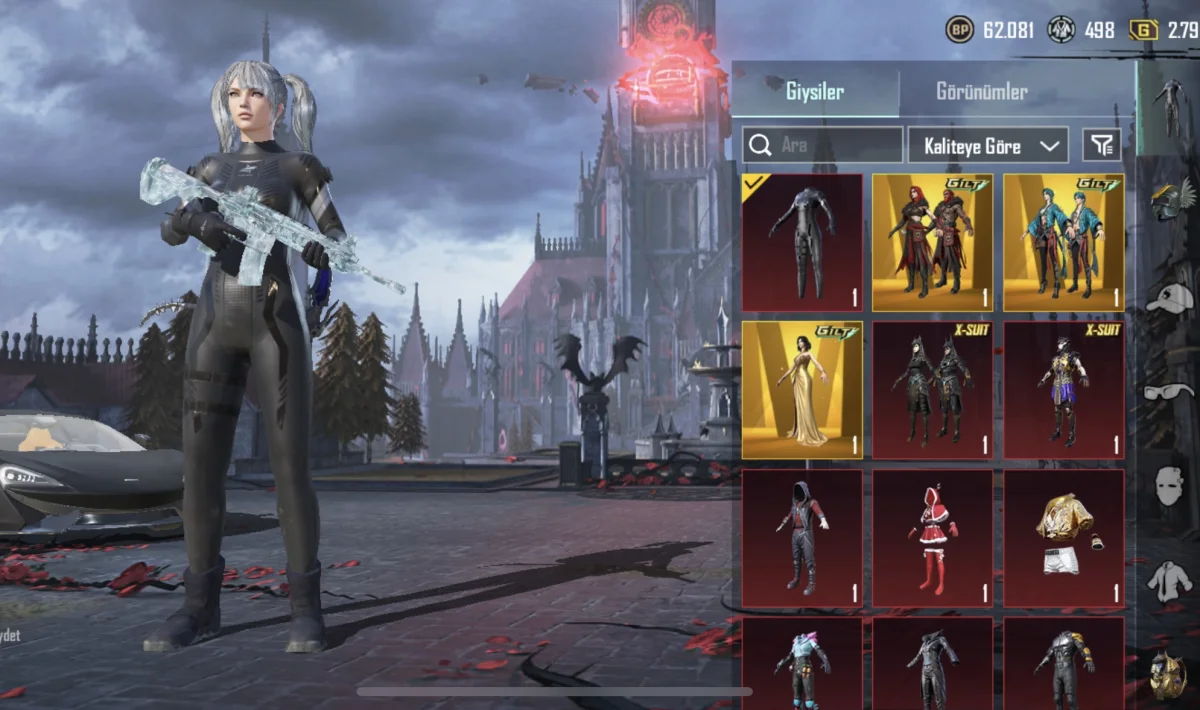Show the cap headwear category
Viewport: 1200px width, 710px height.
1168,296
